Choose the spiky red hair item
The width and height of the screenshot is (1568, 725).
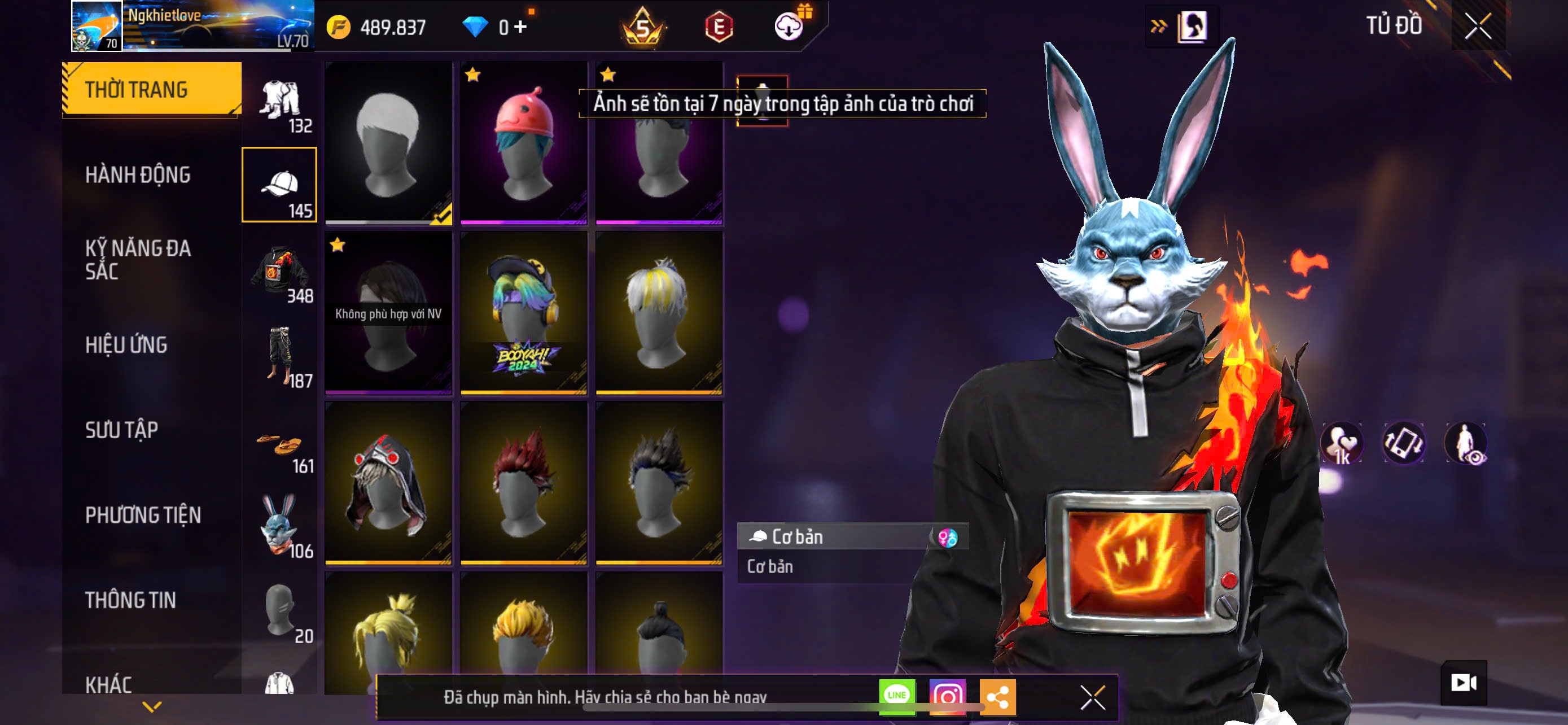(523, 483)
